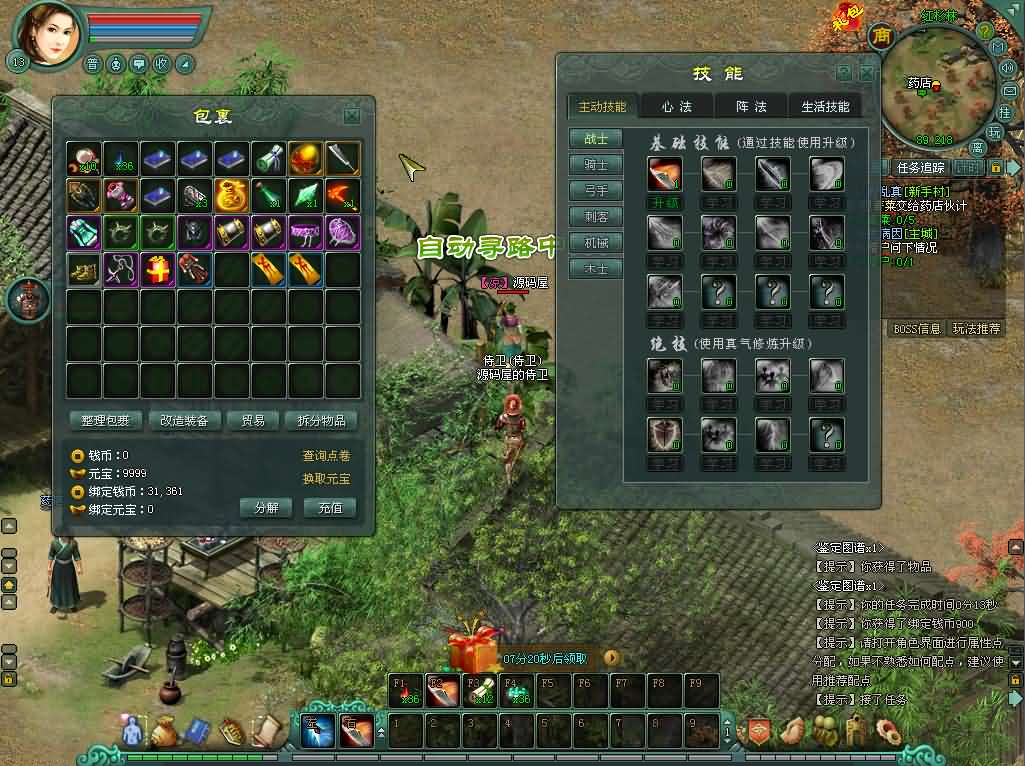Viewport: 1025px width, 766px height.
Task: Click the 换取元宝 link
Action: 326,479
